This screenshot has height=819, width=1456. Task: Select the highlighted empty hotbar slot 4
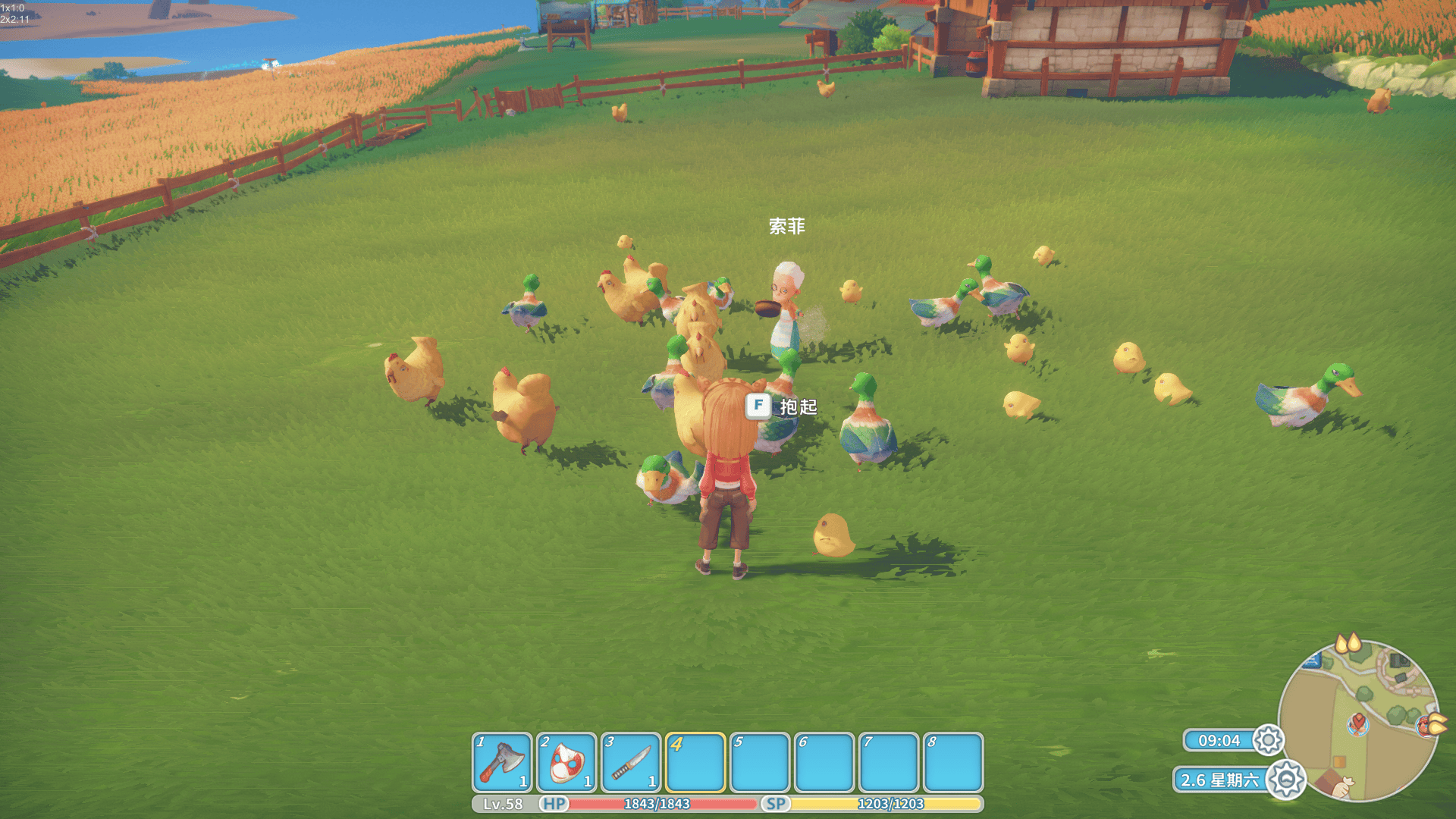(695, 761)
